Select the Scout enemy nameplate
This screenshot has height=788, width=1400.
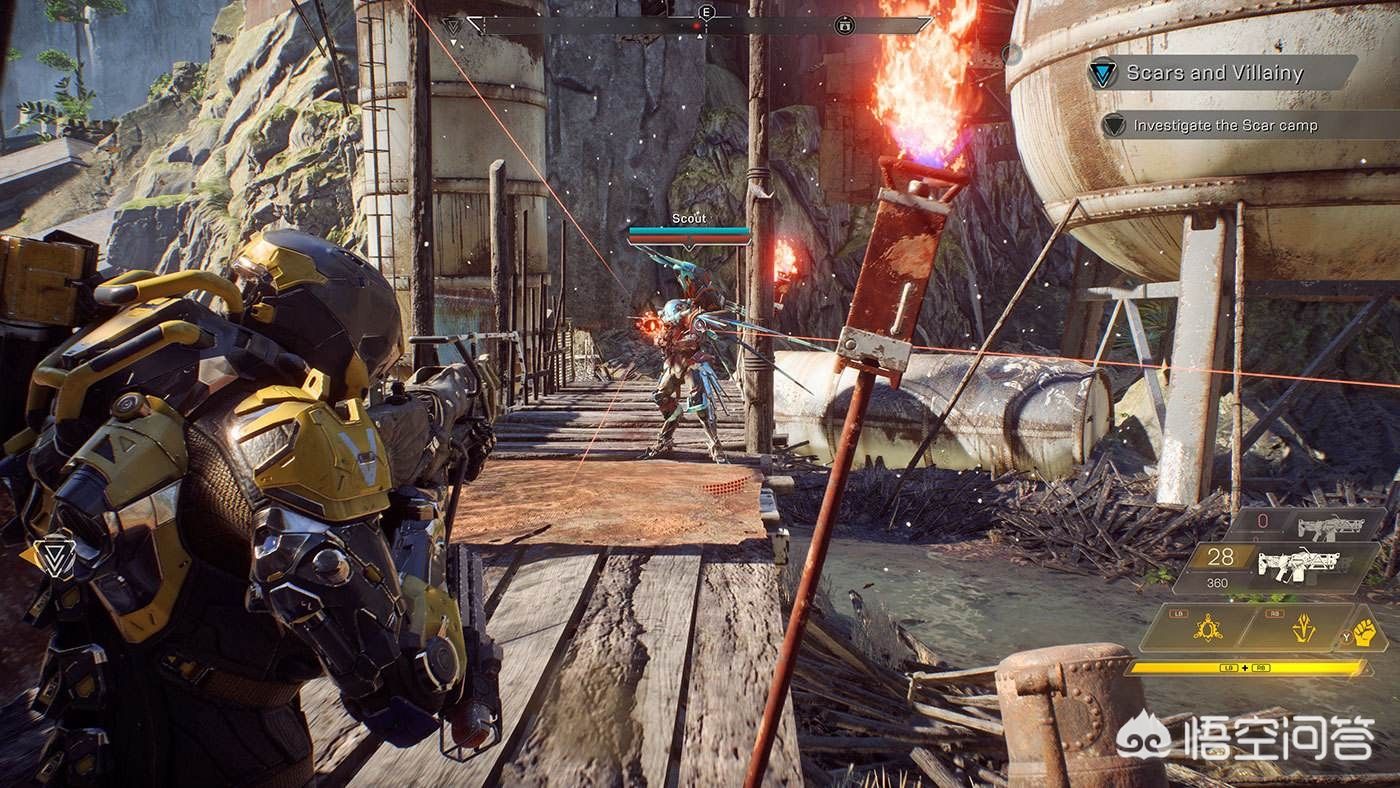click(x=688, y=219)
